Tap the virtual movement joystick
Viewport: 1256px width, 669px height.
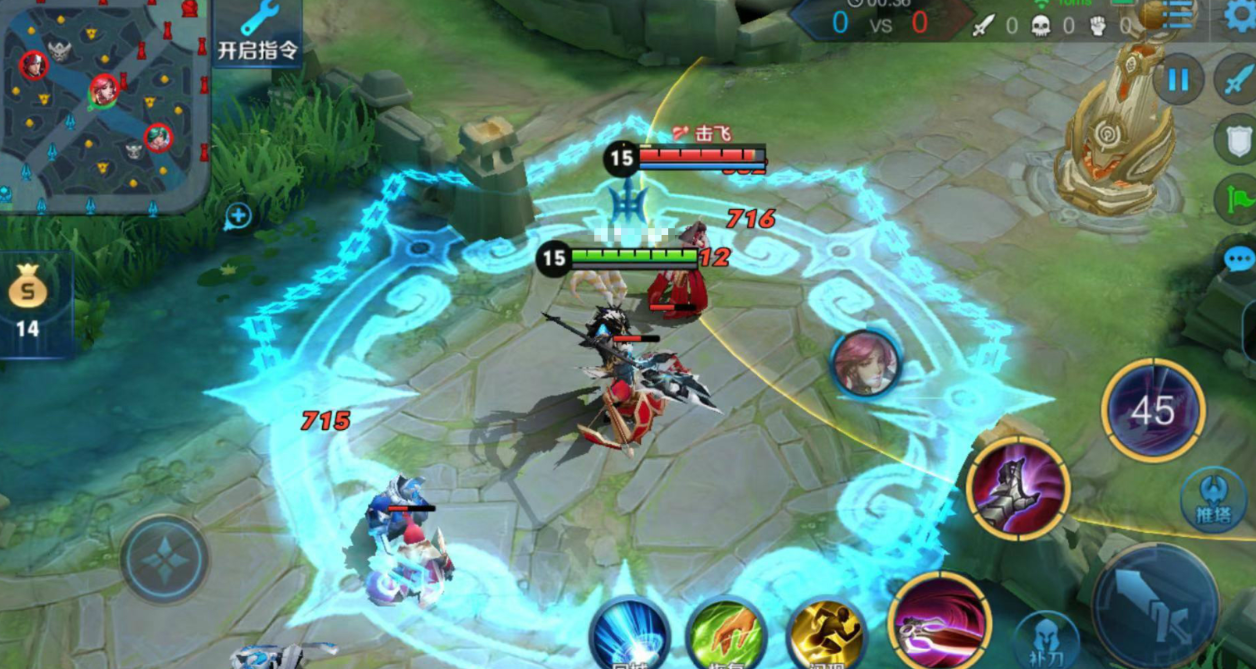tap(165, 559)
